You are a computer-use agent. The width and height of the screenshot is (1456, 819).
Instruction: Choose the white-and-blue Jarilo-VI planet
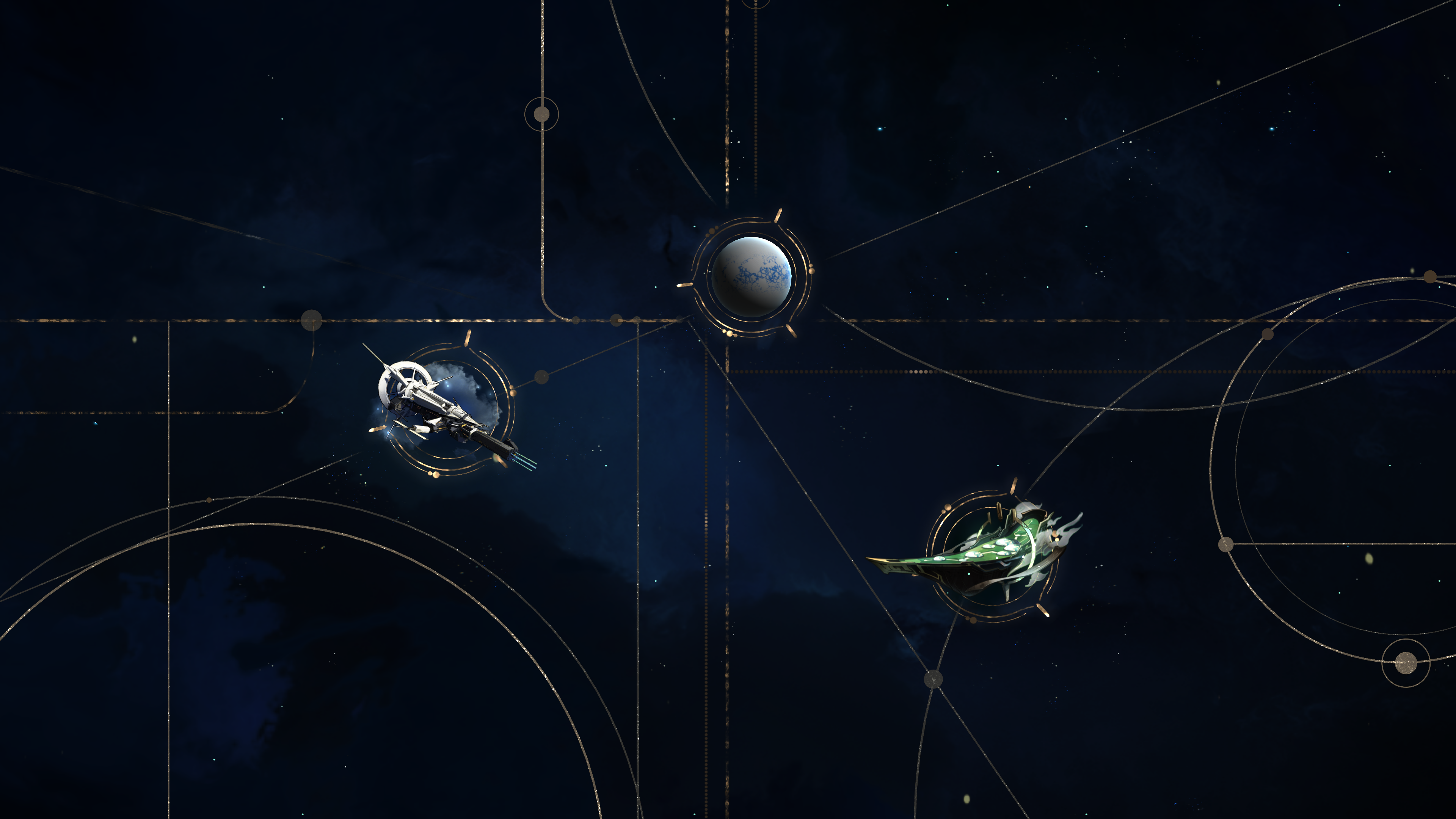coord(751,276)
